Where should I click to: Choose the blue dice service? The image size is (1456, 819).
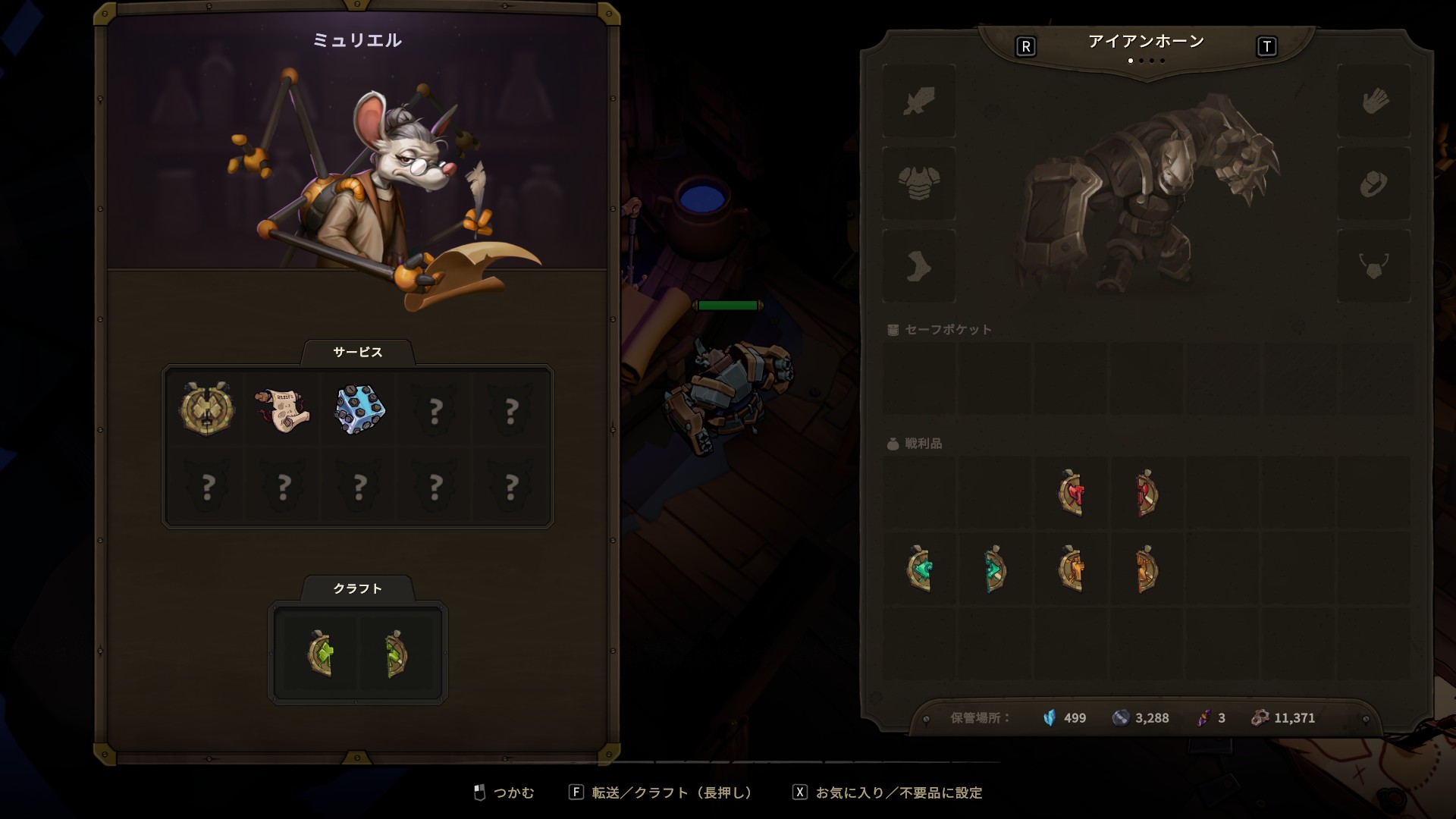(x=359, y=409)
